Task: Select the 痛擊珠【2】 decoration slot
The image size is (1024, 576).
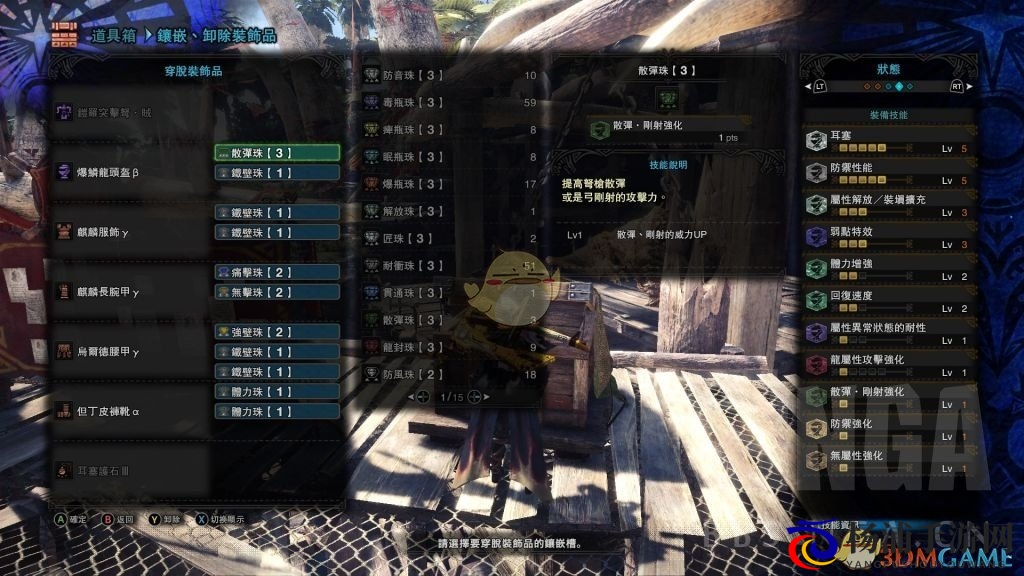Action: 277,272
